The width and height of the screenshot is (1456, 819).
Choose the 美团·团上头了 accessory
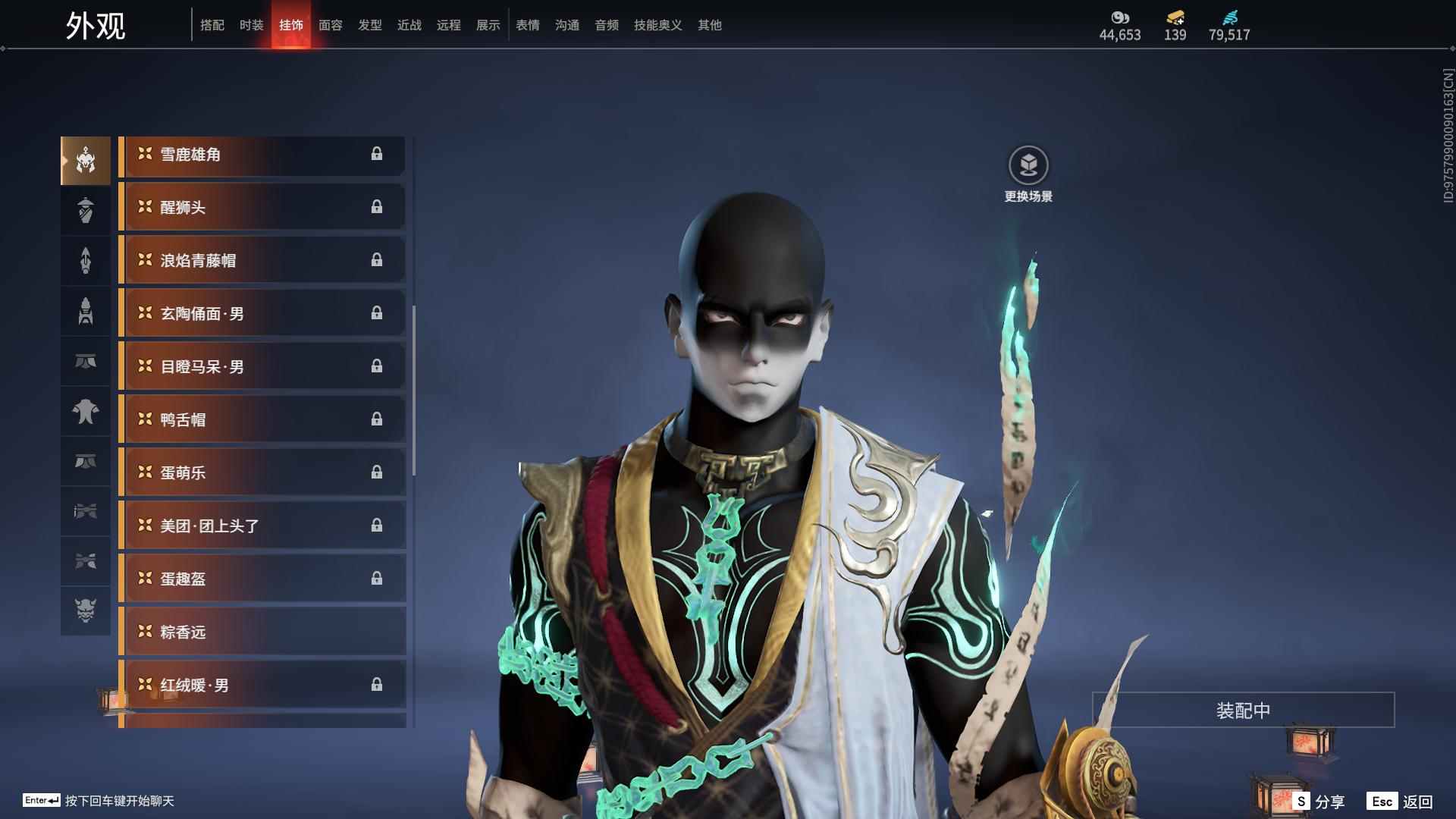pyautogui.click(x=262, y=526)
